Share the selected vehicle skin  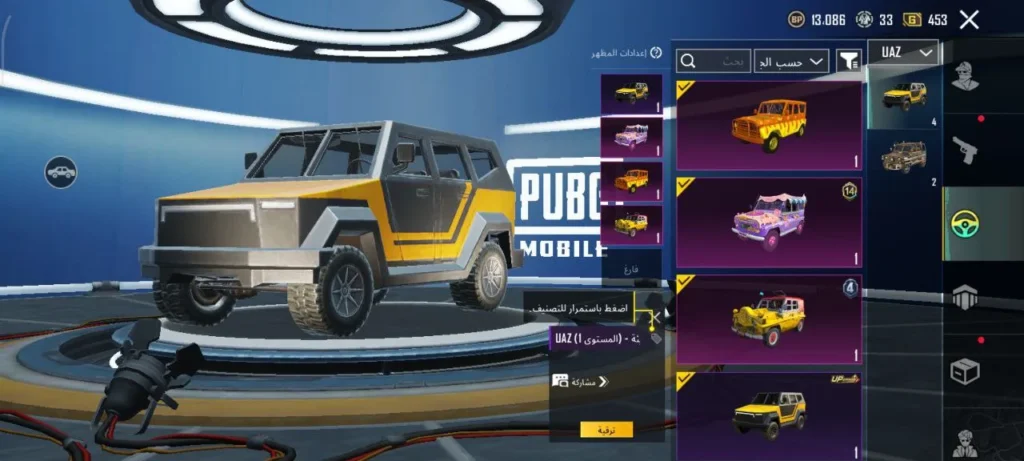[x=581, y=381]
